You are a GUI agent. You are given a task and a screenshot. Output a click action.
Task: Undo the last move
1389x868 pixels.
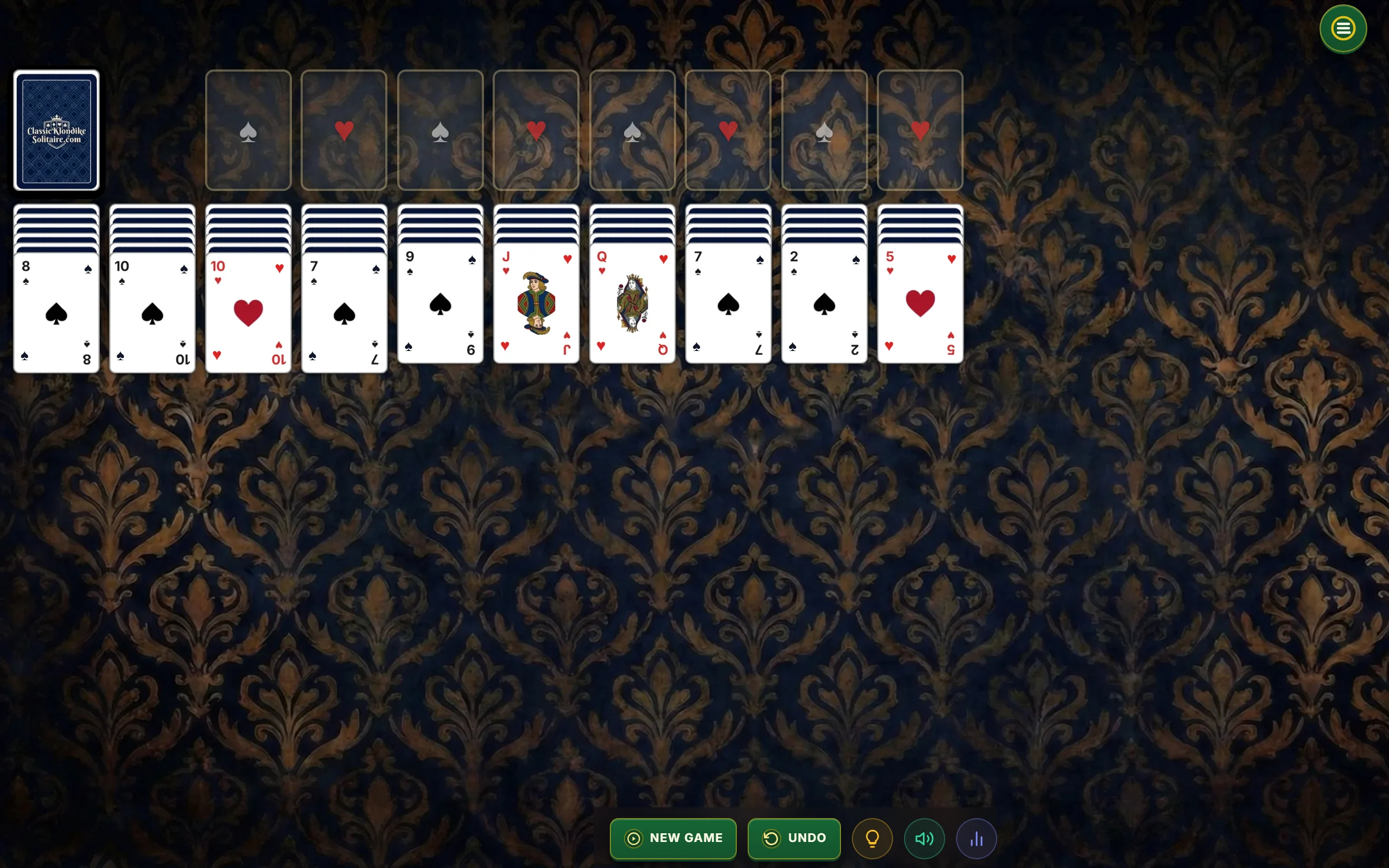tap(794, 838)
